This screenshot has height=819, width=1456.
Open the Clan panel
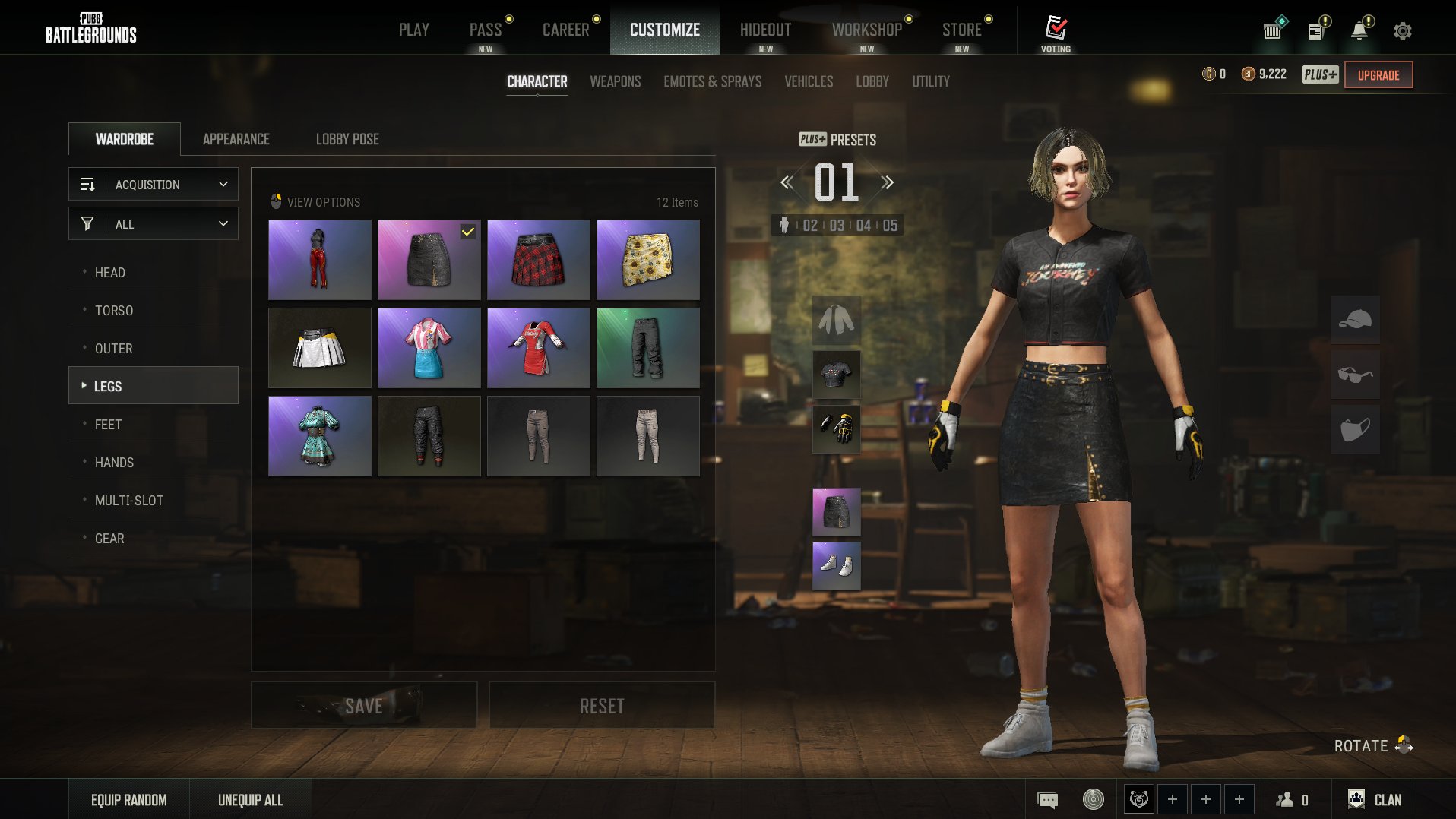click(x=1375, y=800)
